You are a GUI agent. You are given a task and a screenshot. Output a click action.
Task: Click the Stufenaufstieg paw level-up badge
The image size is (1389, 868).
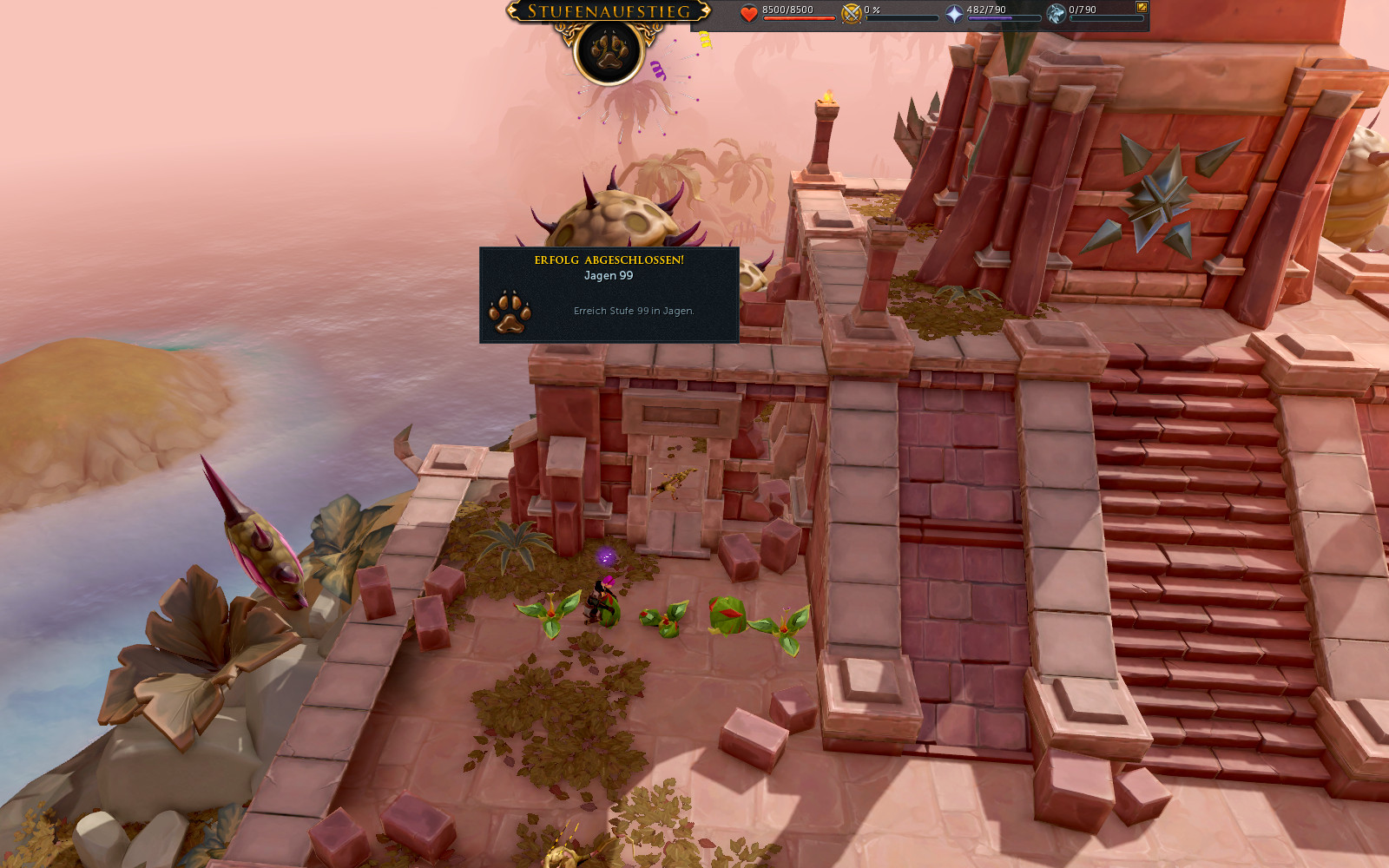[x=609, y=50]
